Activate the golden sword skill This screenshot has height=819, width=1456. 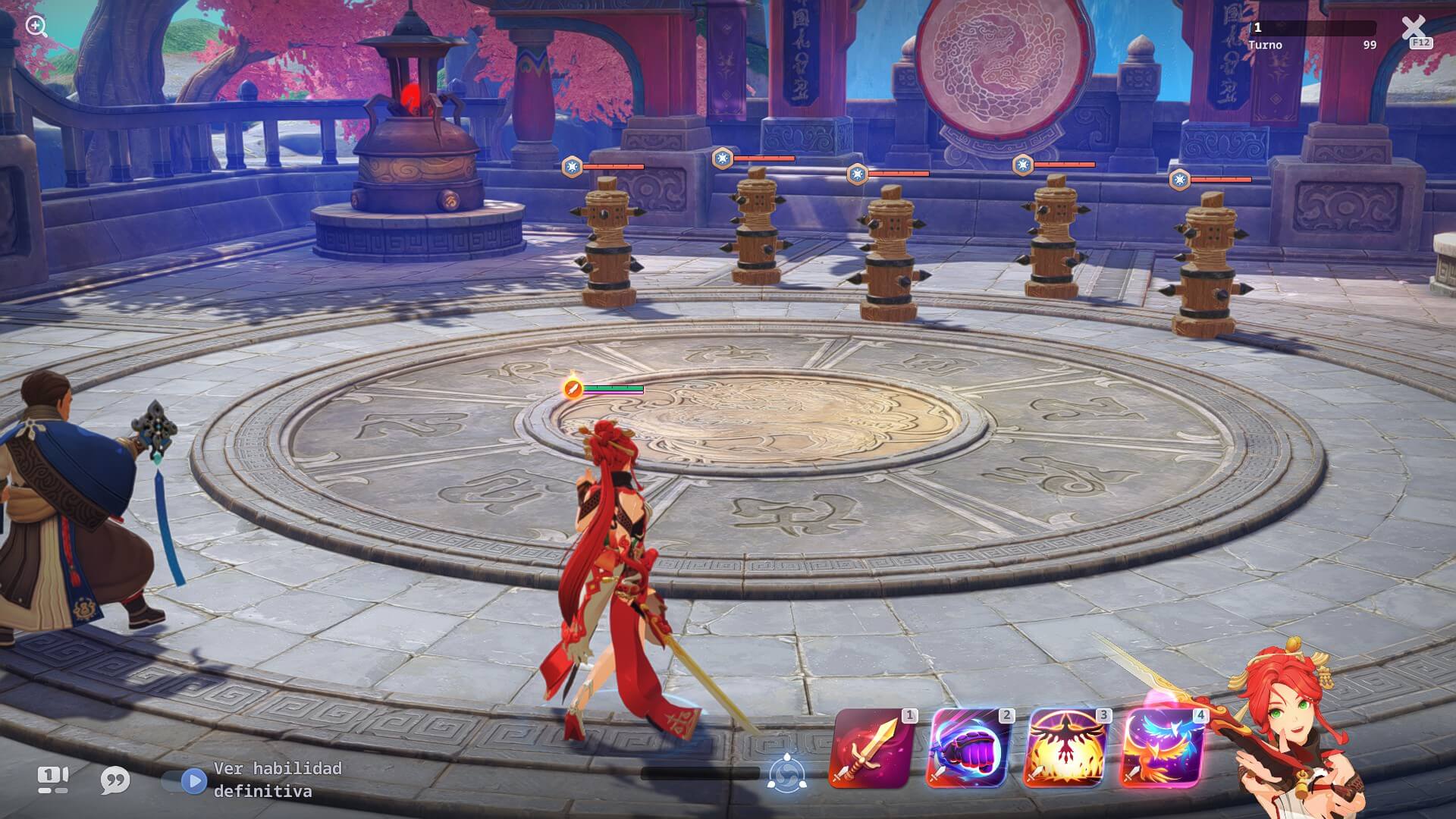click(x=870, y=749)
